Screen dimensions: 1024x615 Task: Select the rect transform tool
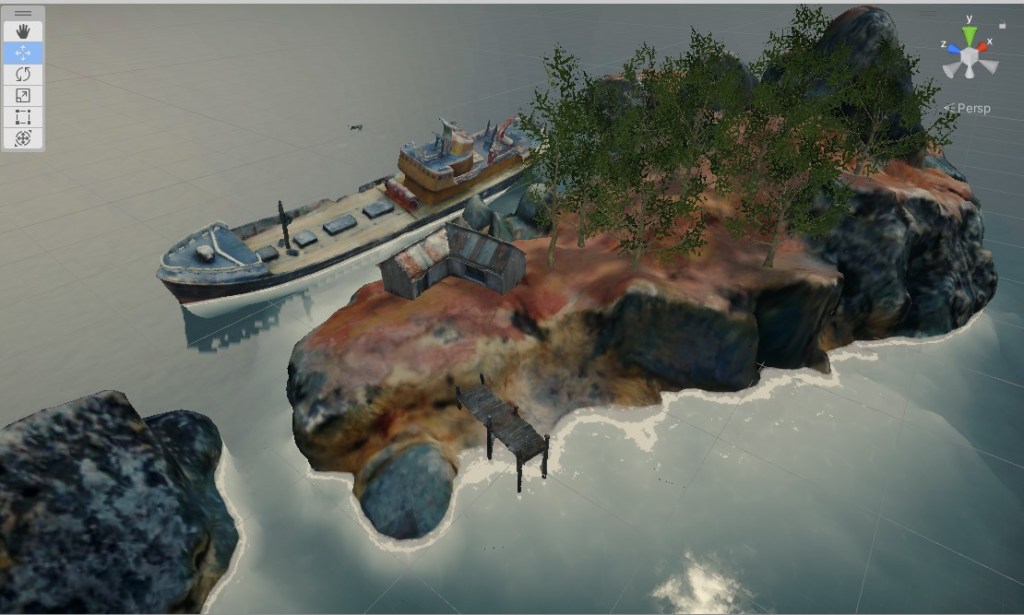[x=23, y=117]
